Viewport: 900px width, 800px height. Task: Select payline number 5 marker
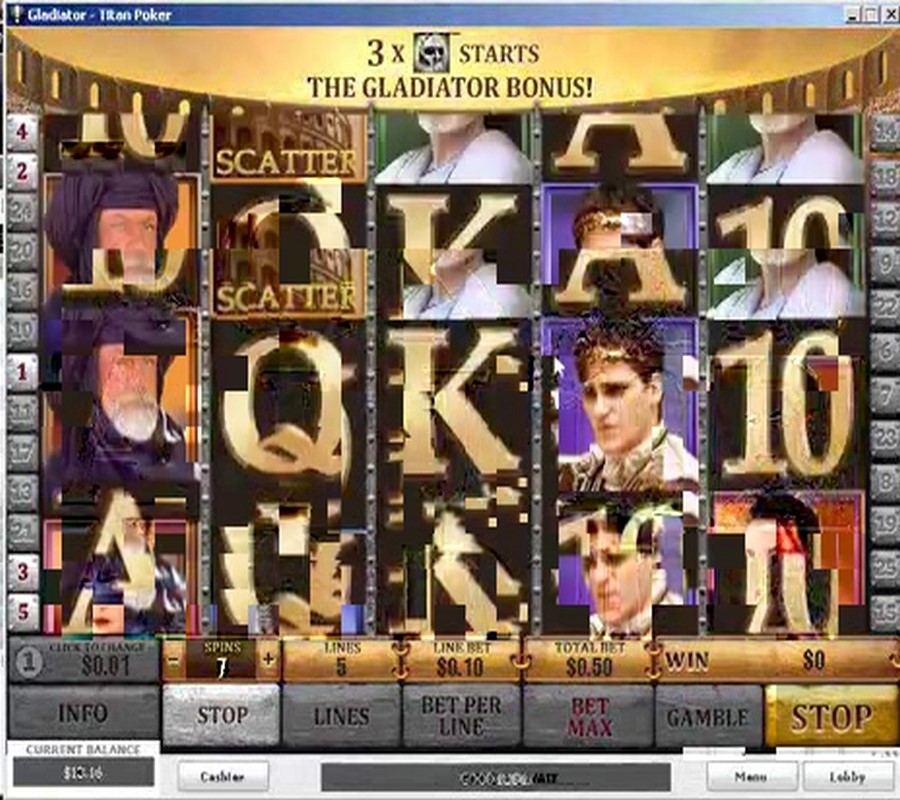pos(22,610)
